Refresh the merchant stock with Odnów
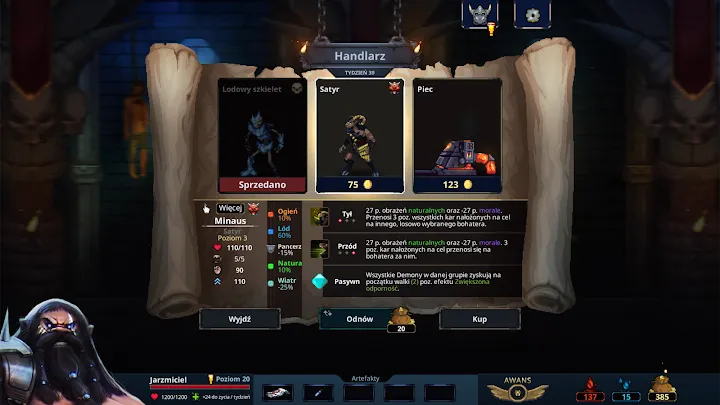 click(359, 318)
